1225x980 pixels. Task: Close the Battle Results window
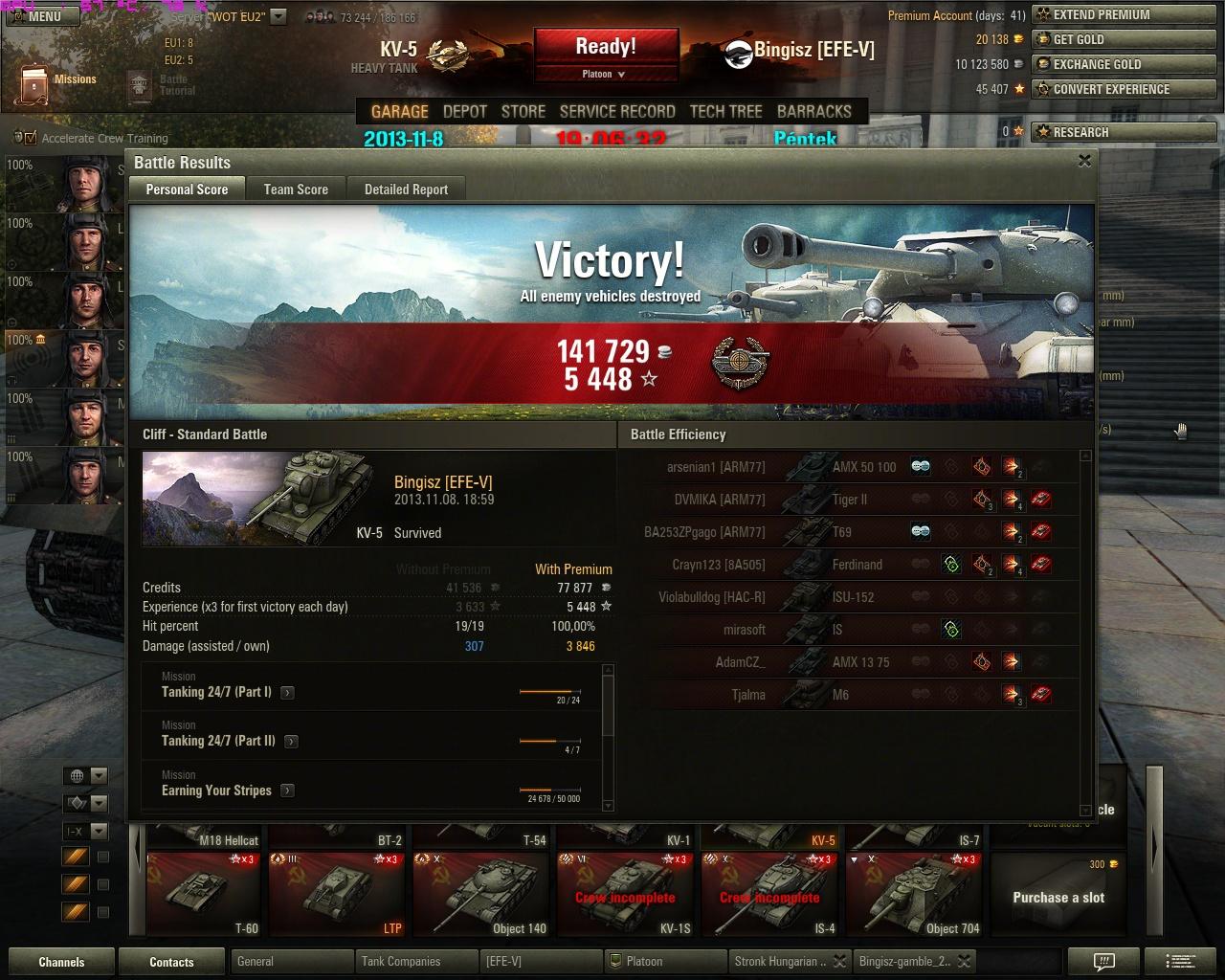[x=1084, y=161]
